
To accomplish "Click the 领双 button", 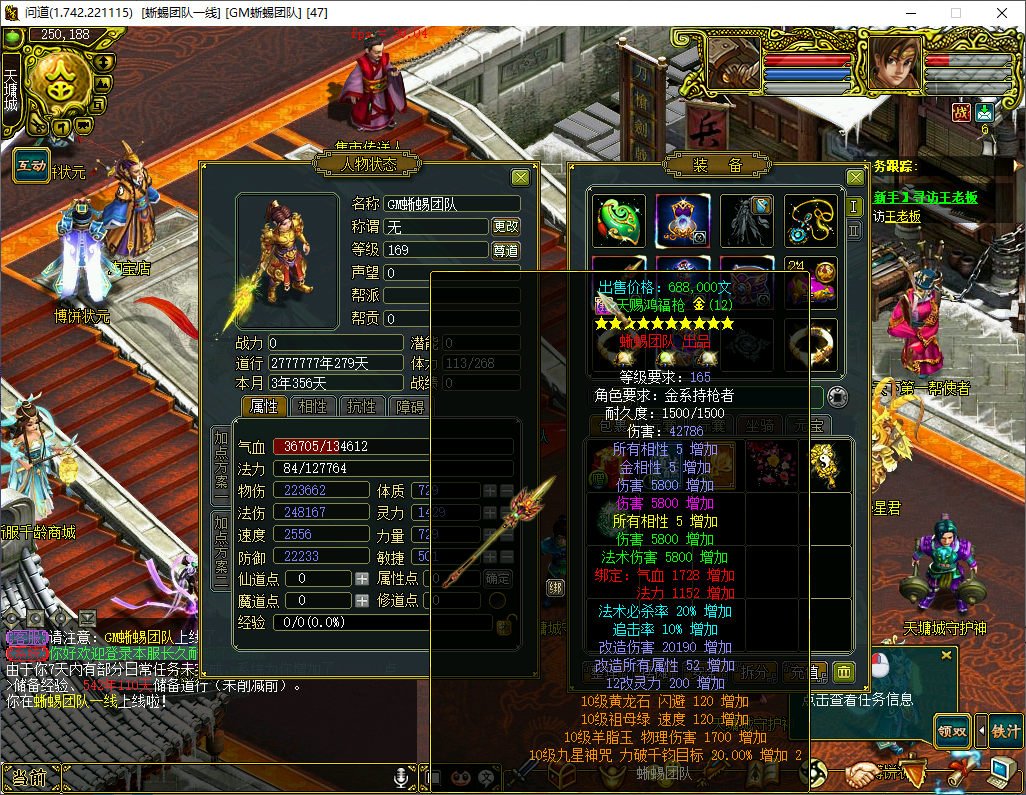I will (951, 731).
